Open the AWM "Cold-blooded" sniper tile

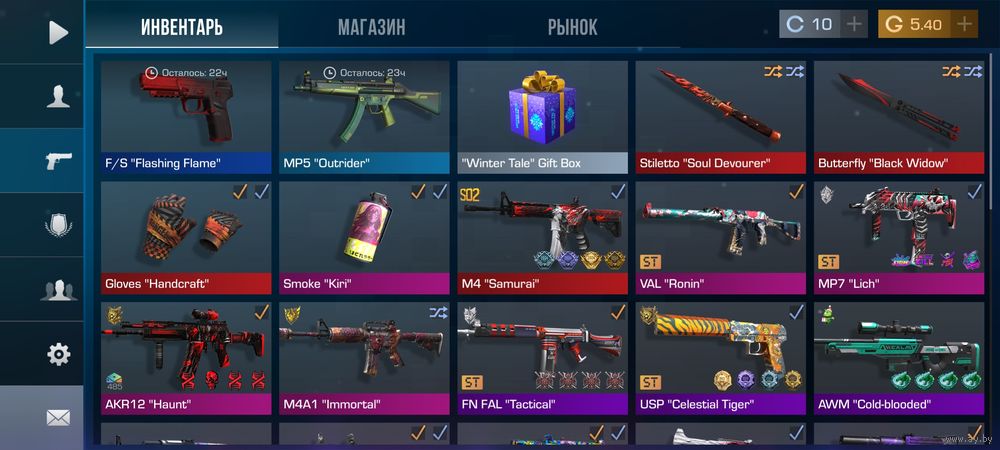897,357
